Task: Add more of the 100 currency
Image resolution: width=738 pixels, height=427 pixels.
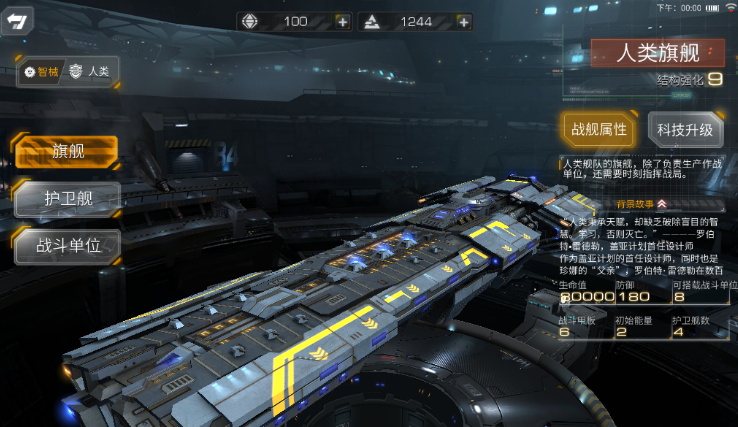Action: 343,21
